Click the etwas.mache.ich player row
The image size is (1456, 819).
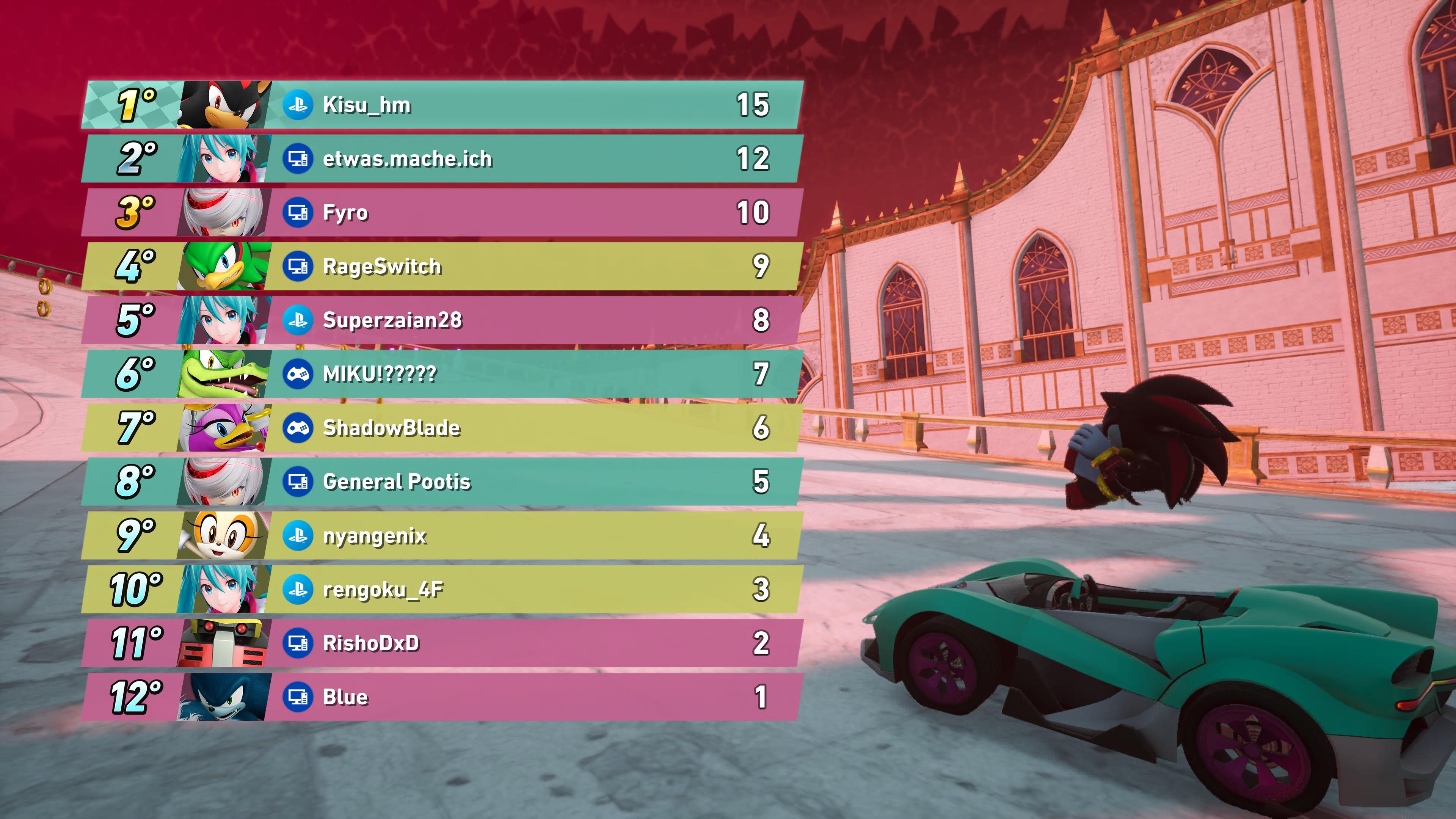pyautogui.click(x=442, y=159)
